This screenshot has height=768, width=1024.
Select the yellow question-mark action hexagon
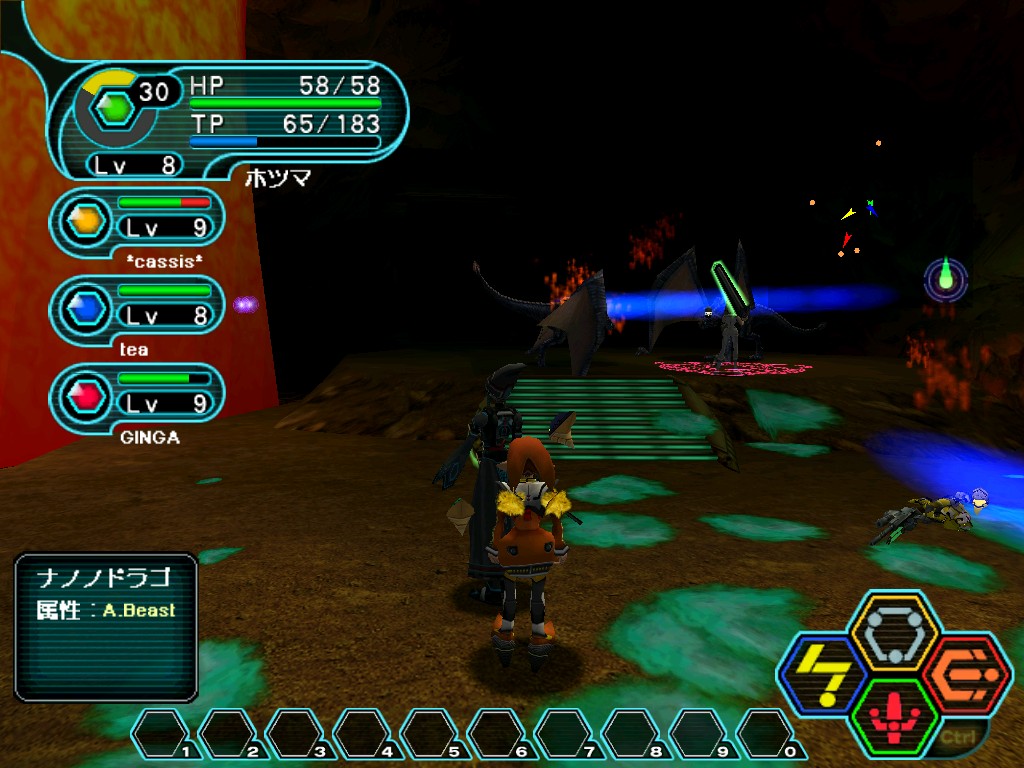(x=821, y=675)
